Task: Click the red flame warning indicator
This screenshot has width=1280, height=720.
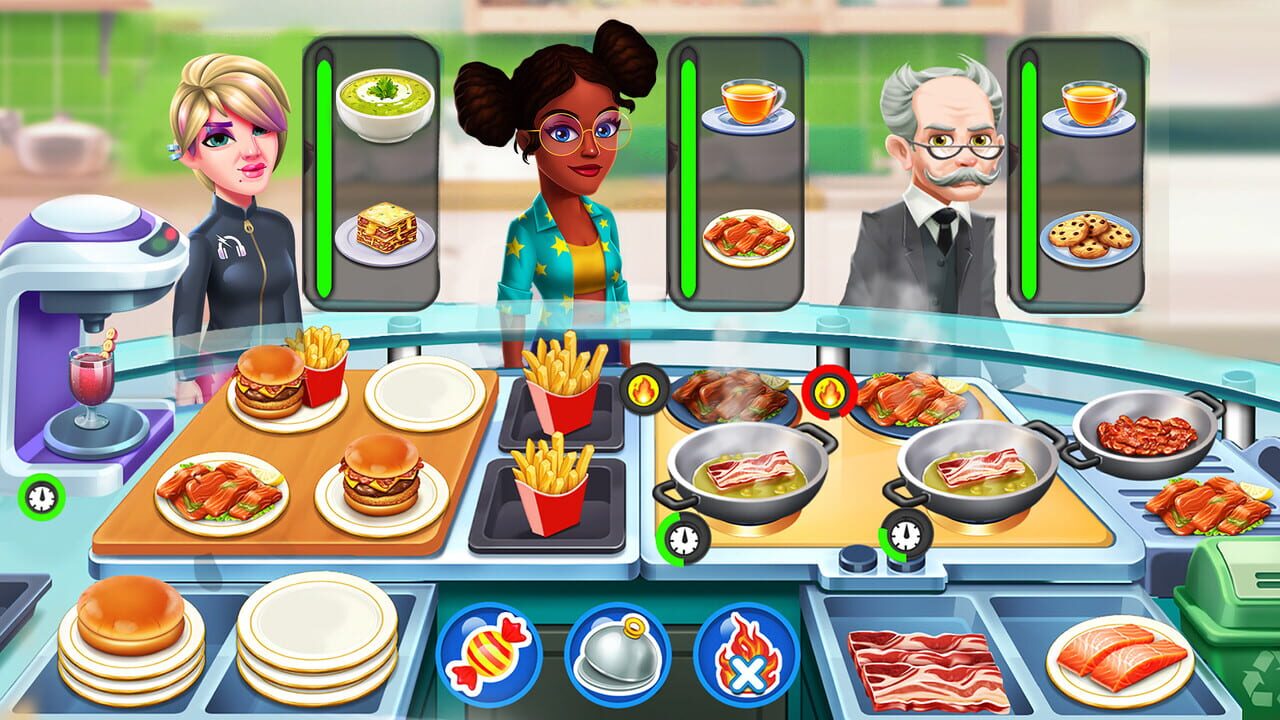Action: (828, 391)
